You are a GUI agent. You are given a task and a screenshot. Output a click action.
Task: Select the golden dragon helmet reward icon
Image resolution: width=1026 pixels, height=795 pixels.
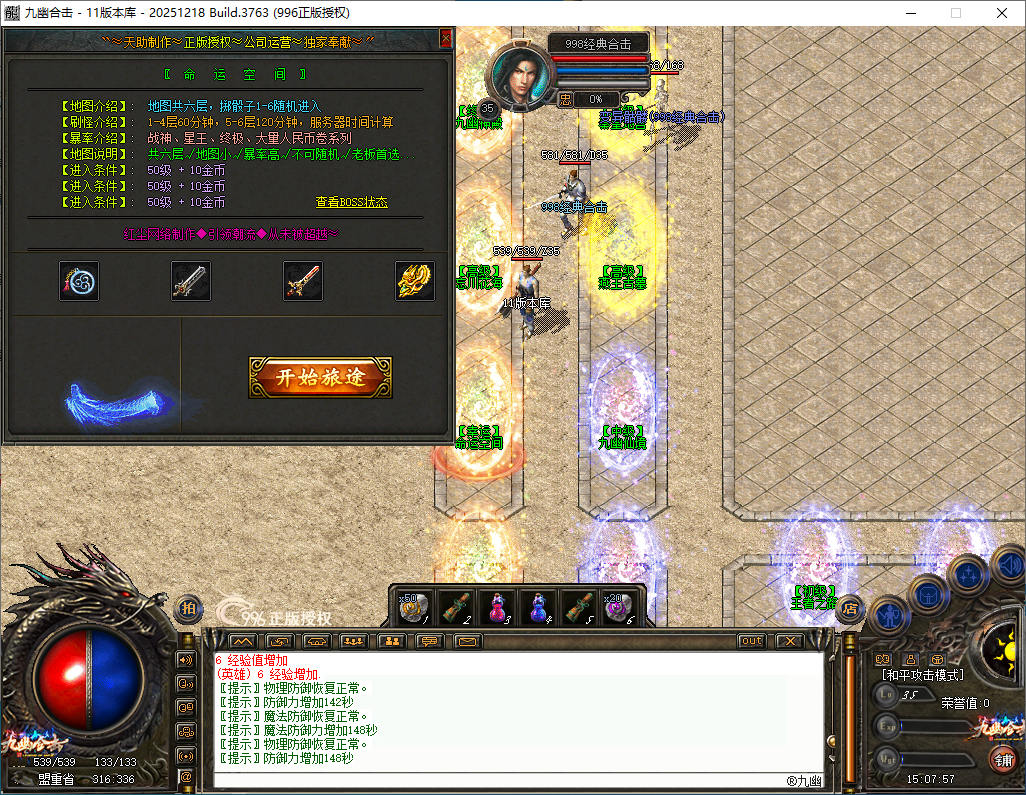[x=414, y=281]
